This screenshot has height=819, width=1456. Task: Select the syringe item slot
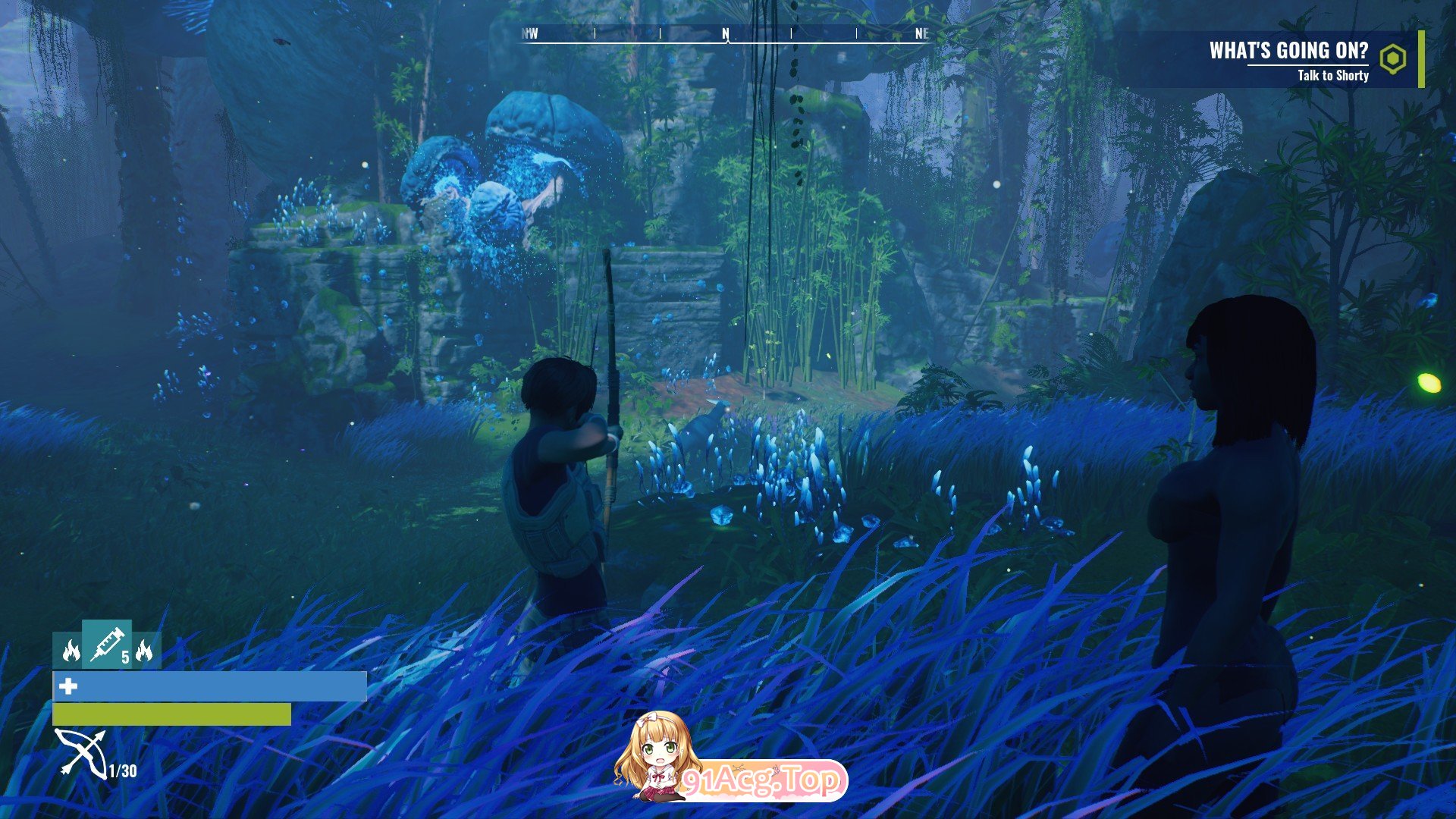pyautogui.click(x=107, y=644)
